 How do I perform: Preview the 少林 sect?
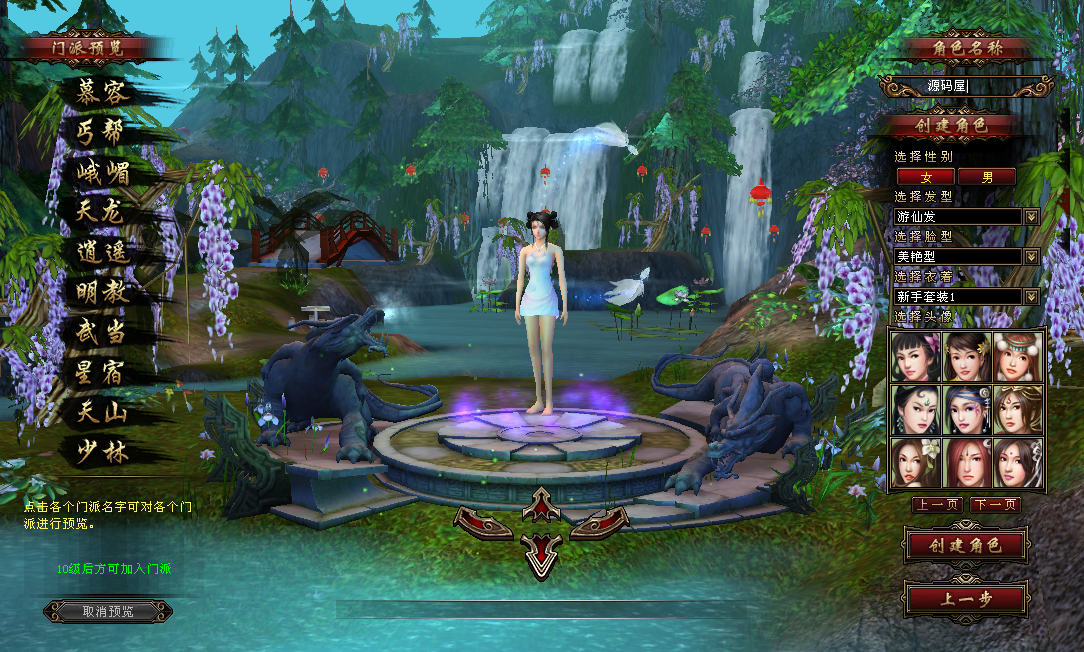click(102, 451)
